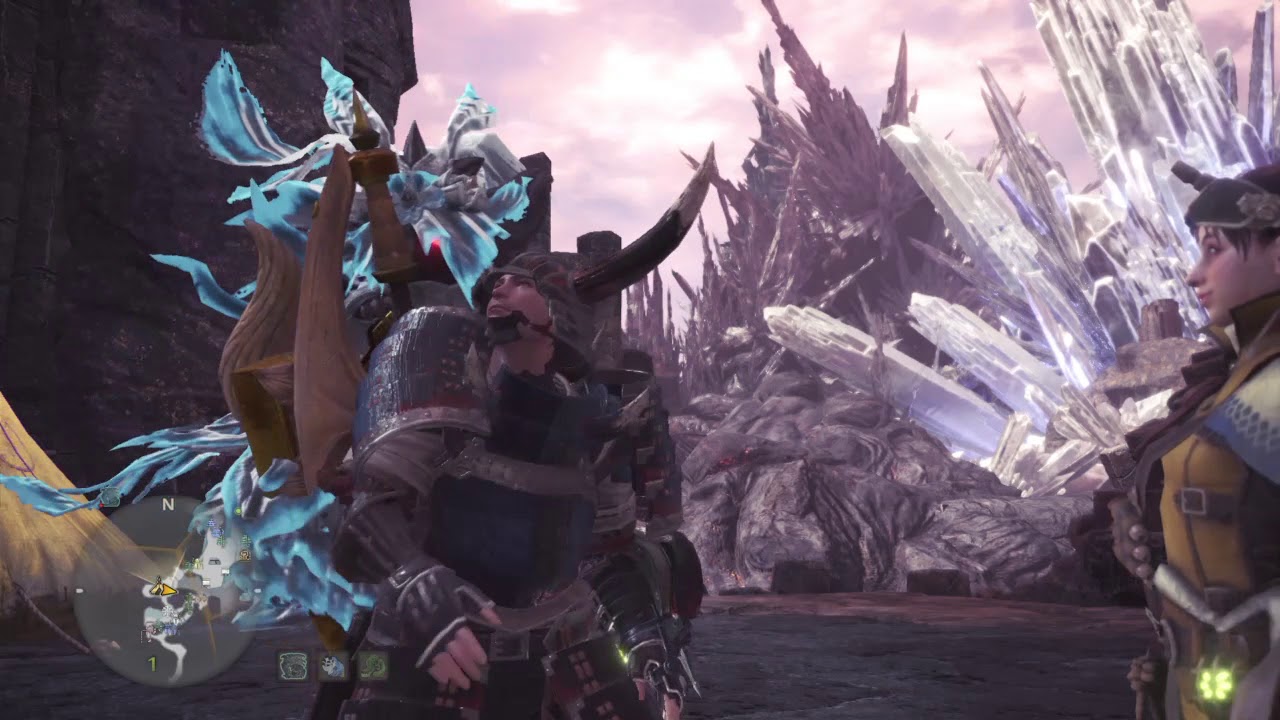The height and width of the screenshot is (720, 1280).
Task: Click the teal monster icon below the minimap
Action: (x=293, y=666)
